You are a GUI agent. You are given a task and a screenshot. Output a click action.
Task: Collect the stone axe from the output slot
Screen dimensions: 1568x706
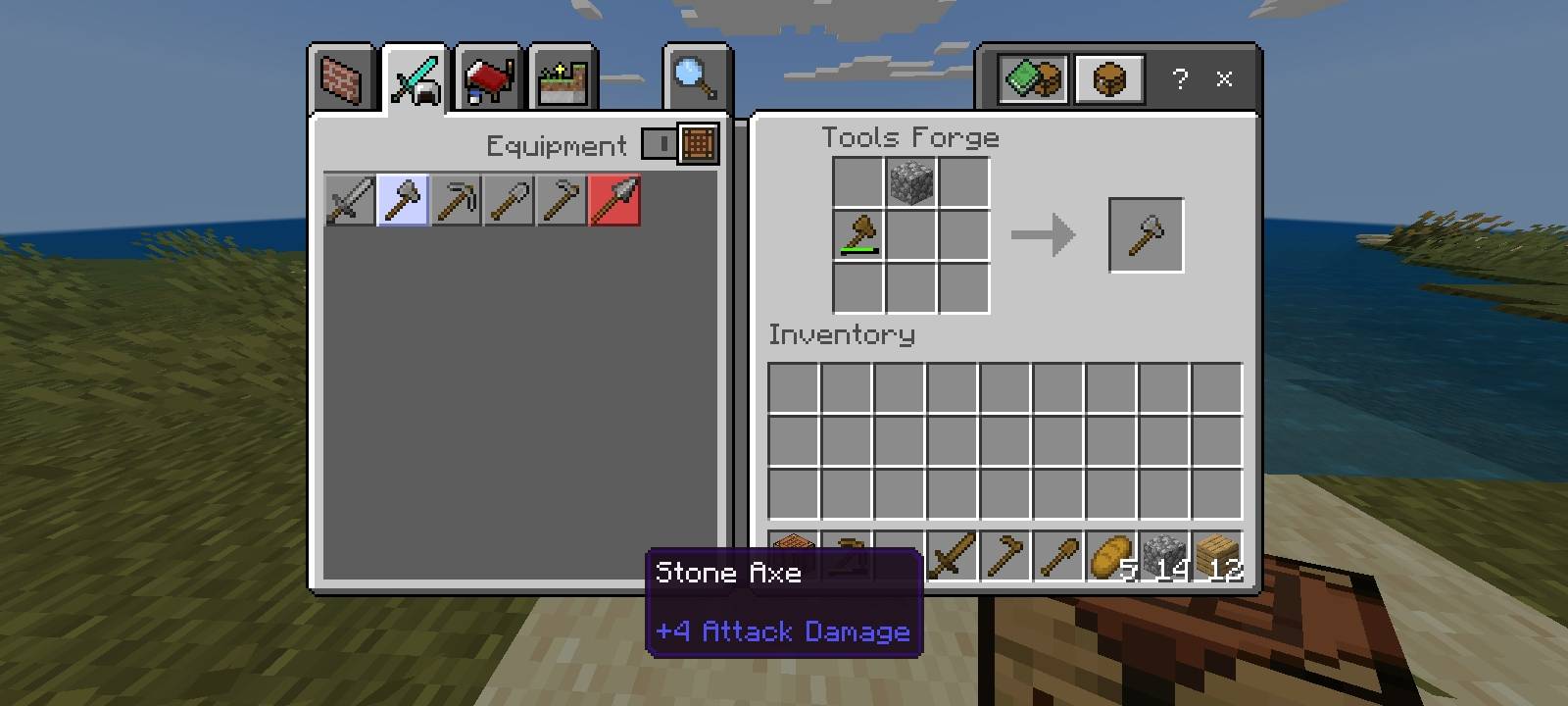[1146, 235]
